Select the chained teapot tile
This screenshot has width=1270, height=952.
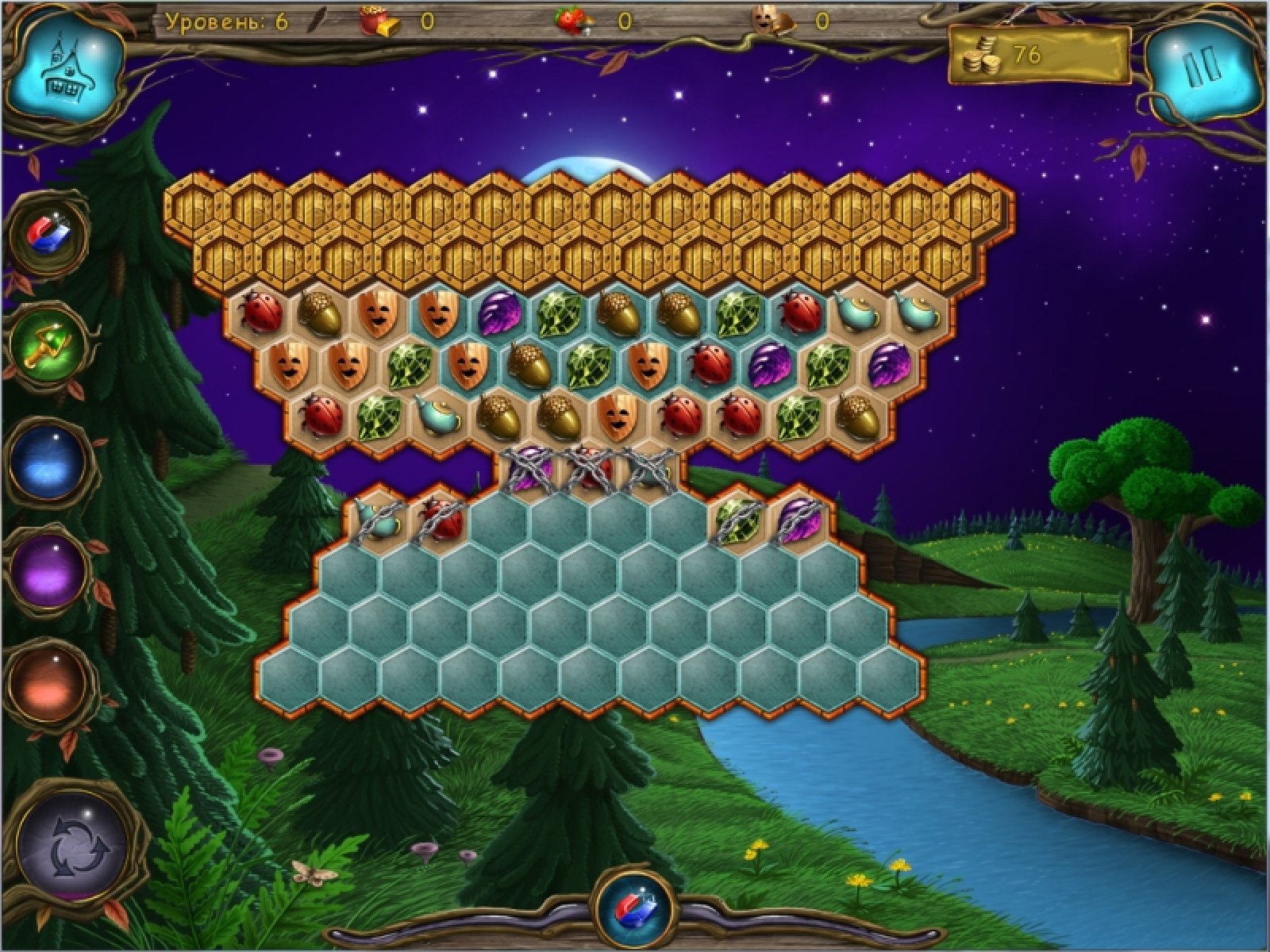pyautogui.click(x=378, y=519)
